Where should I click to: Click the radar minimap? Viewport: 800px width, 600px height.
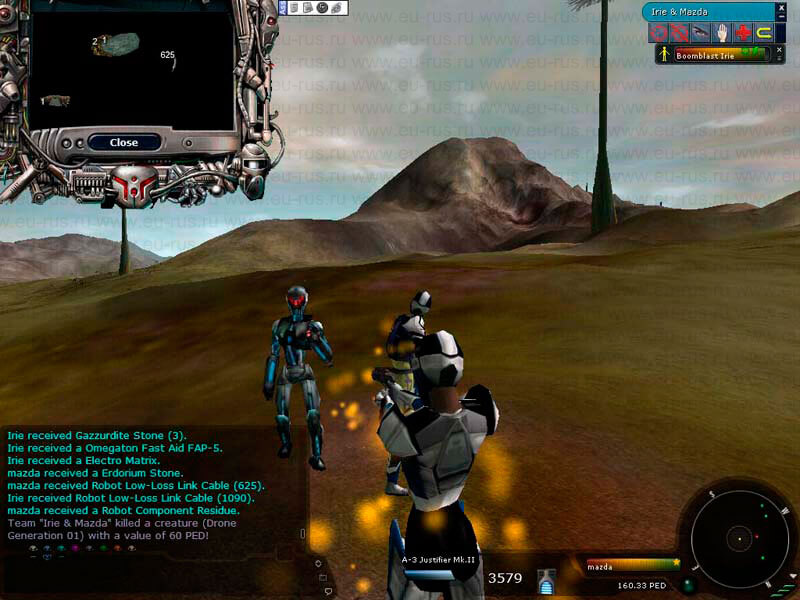(740, 538)
